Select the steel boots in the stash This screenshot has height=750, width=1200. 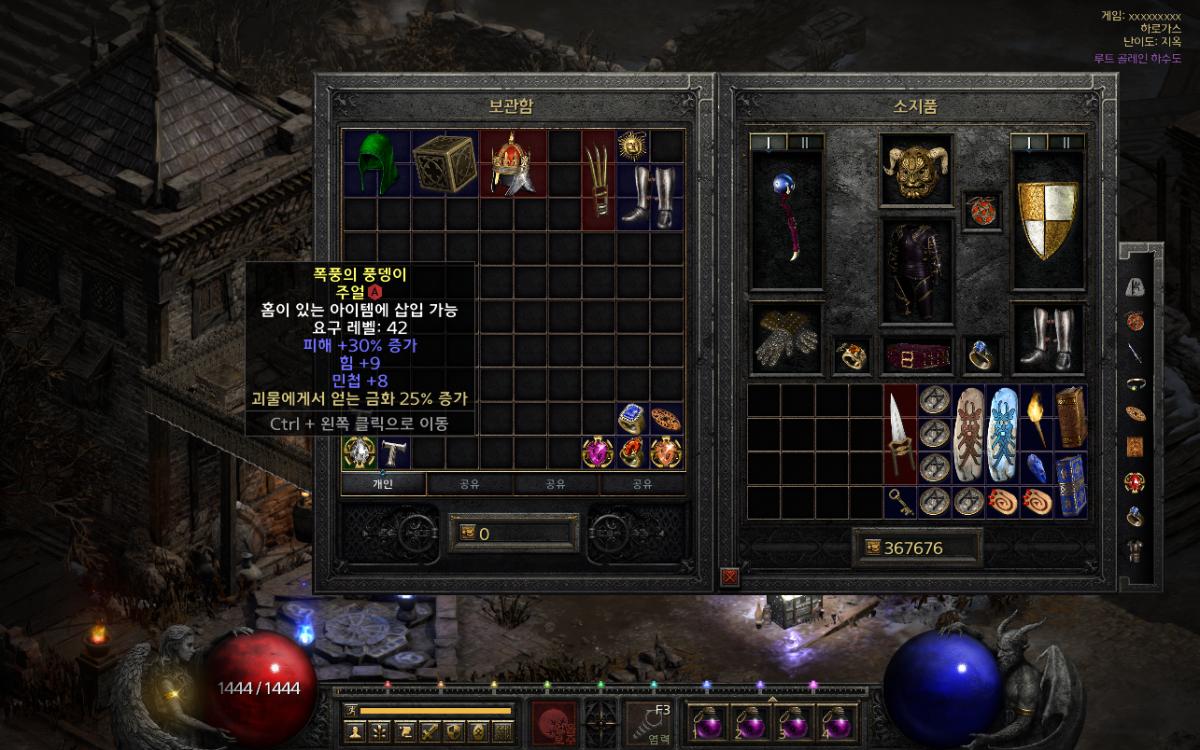633,196
